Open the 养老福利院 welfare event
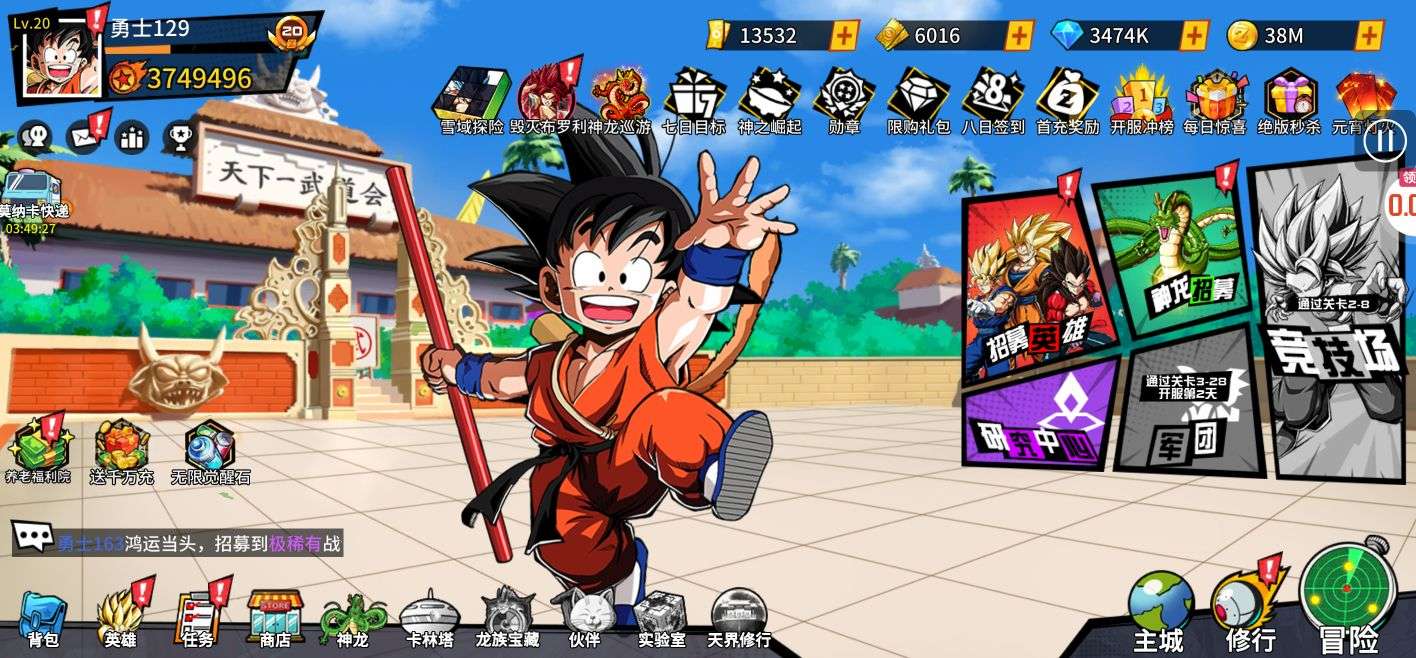This screenshot has width=1416, height=658. (37, 450)
